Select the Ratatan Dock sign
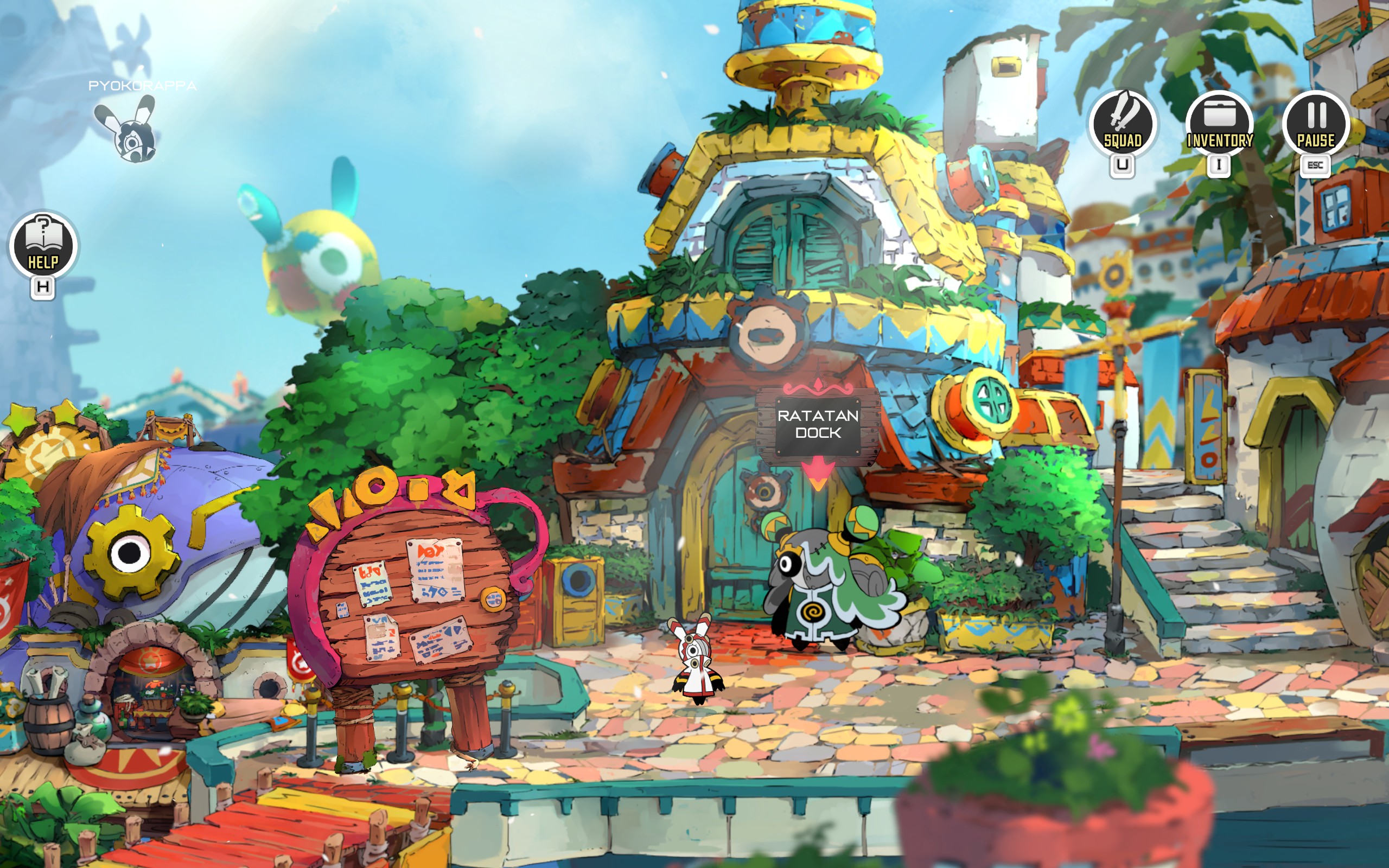1389x868 pixels. click(x=817, y=424)
